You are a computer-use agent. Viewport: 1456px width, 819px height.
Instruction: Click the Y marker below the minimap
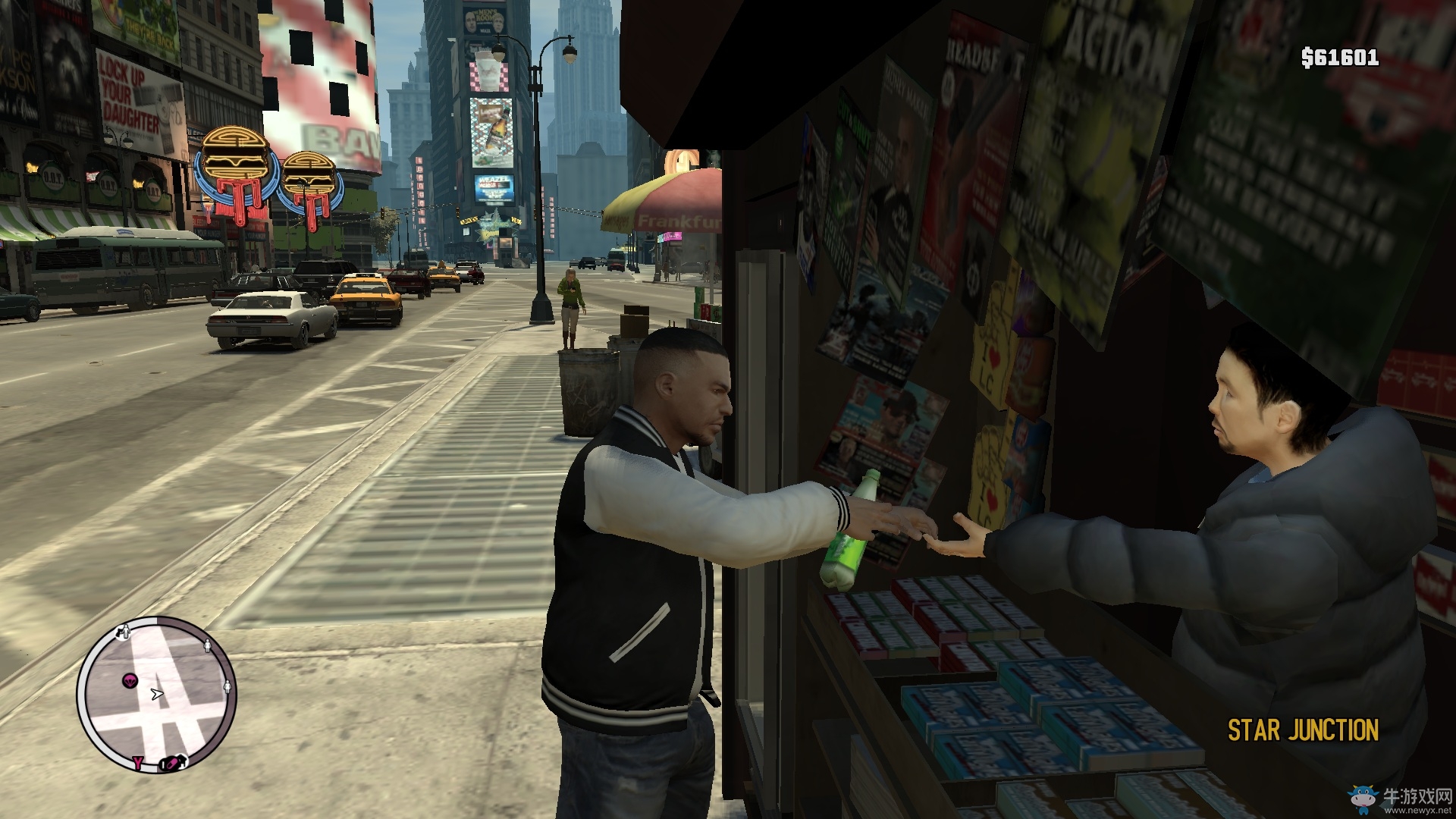point(138,763)
